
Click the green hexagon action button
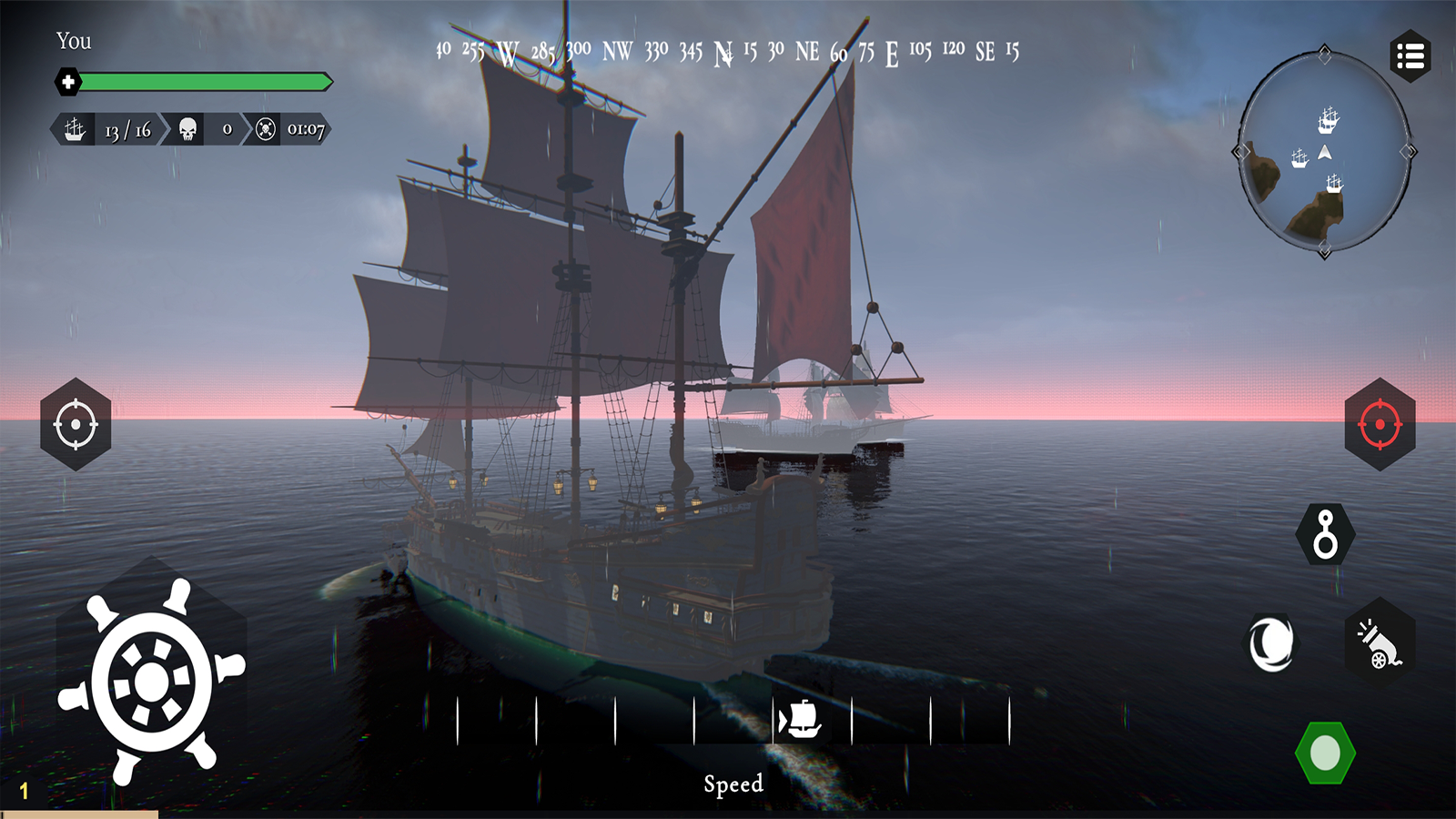pos(1325,753)
